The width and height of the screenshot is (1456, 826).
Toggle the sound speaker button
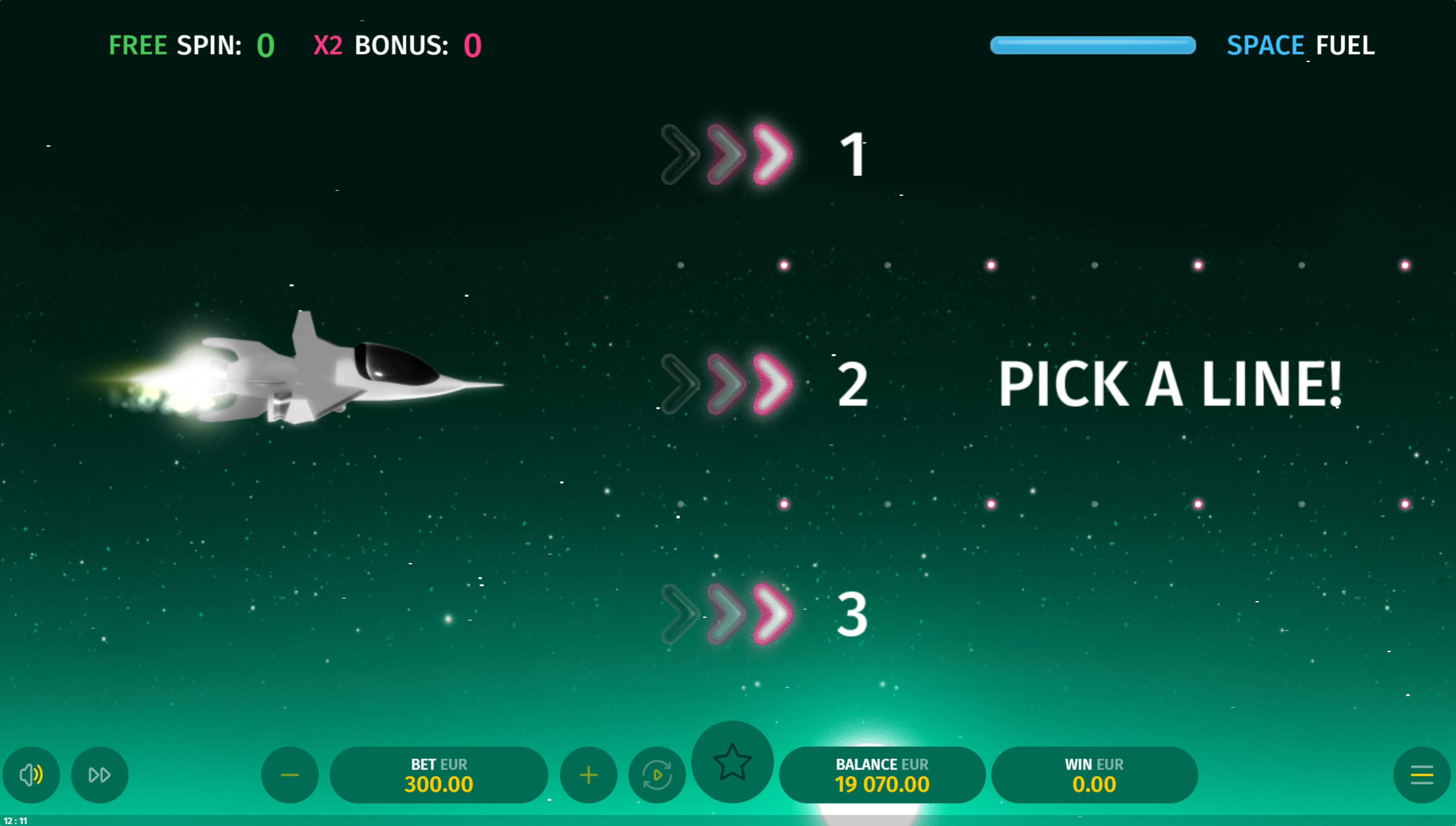tap(31, 774)
